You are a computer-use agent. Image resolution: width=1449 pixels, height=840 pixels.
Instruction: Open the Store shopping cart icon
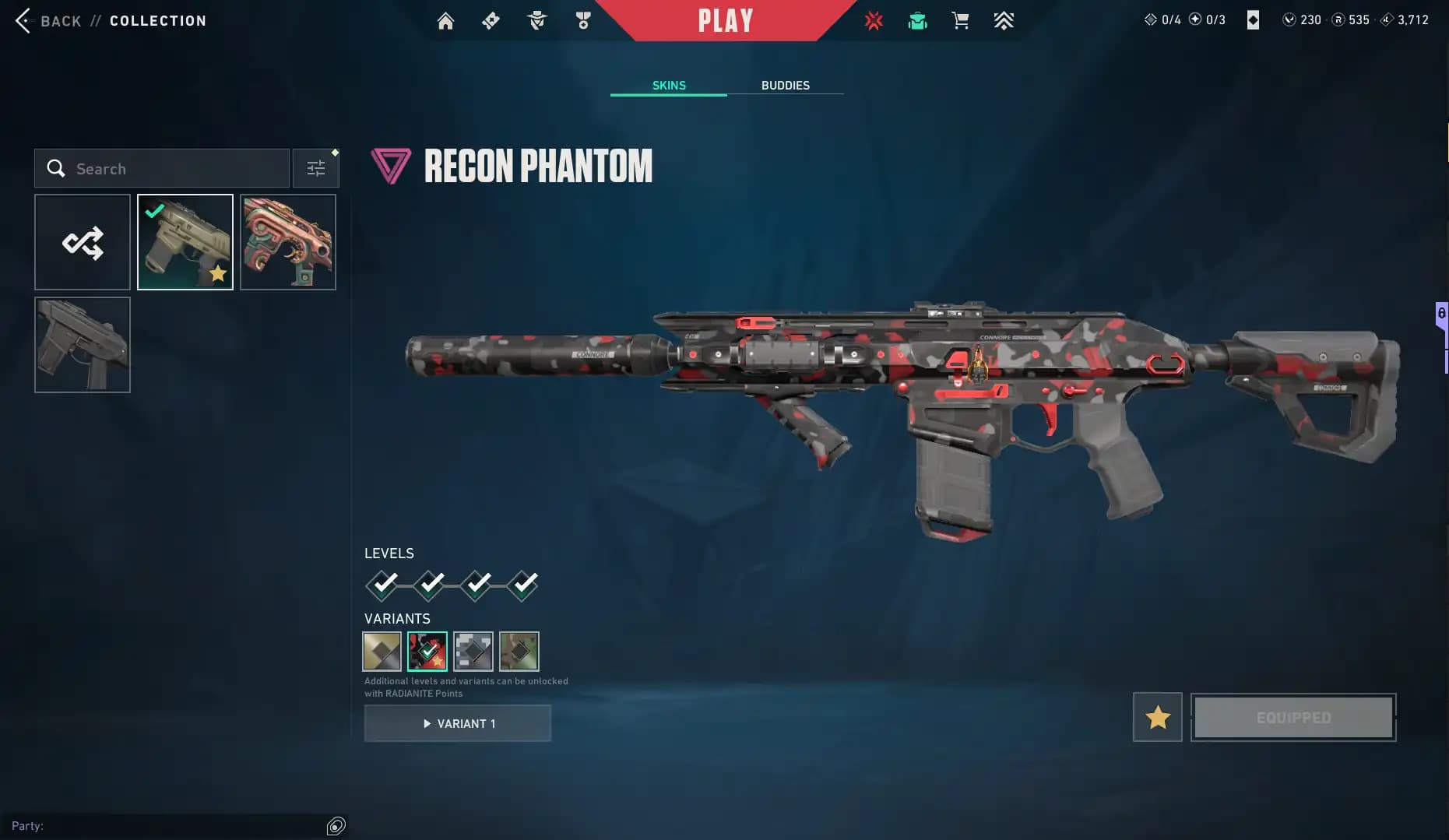tap(961, 20)
